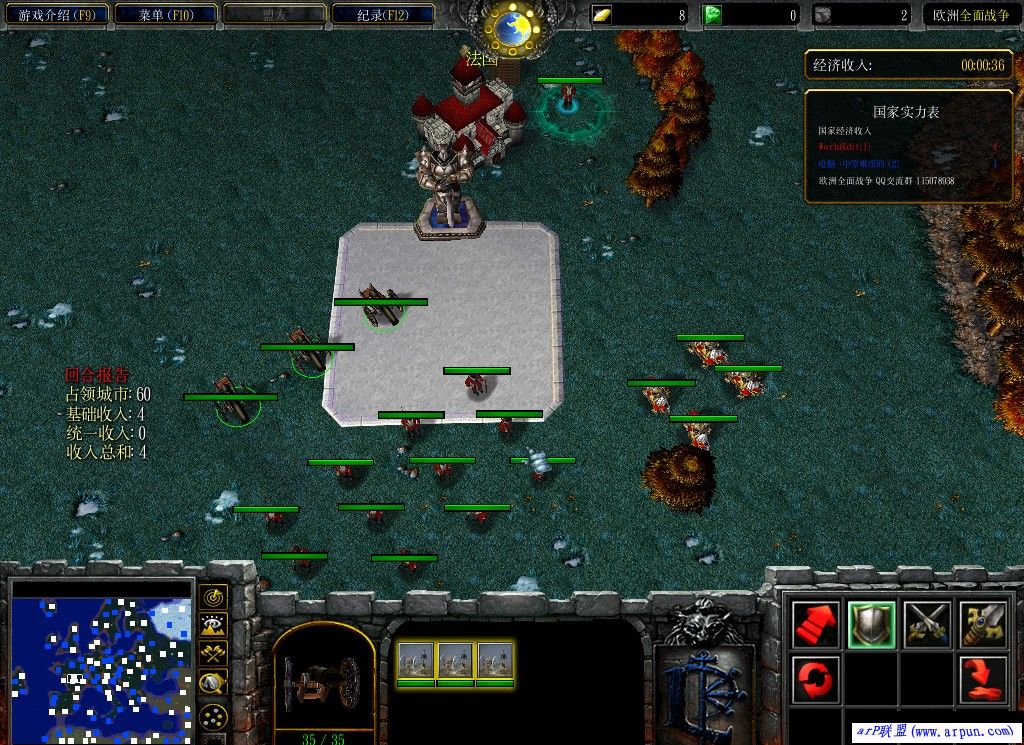The height and width of the screenshot is (745, 1024).
Task: Activate the green-highlighted shield command
Action: pyautogui.click(x=871, y=624)
